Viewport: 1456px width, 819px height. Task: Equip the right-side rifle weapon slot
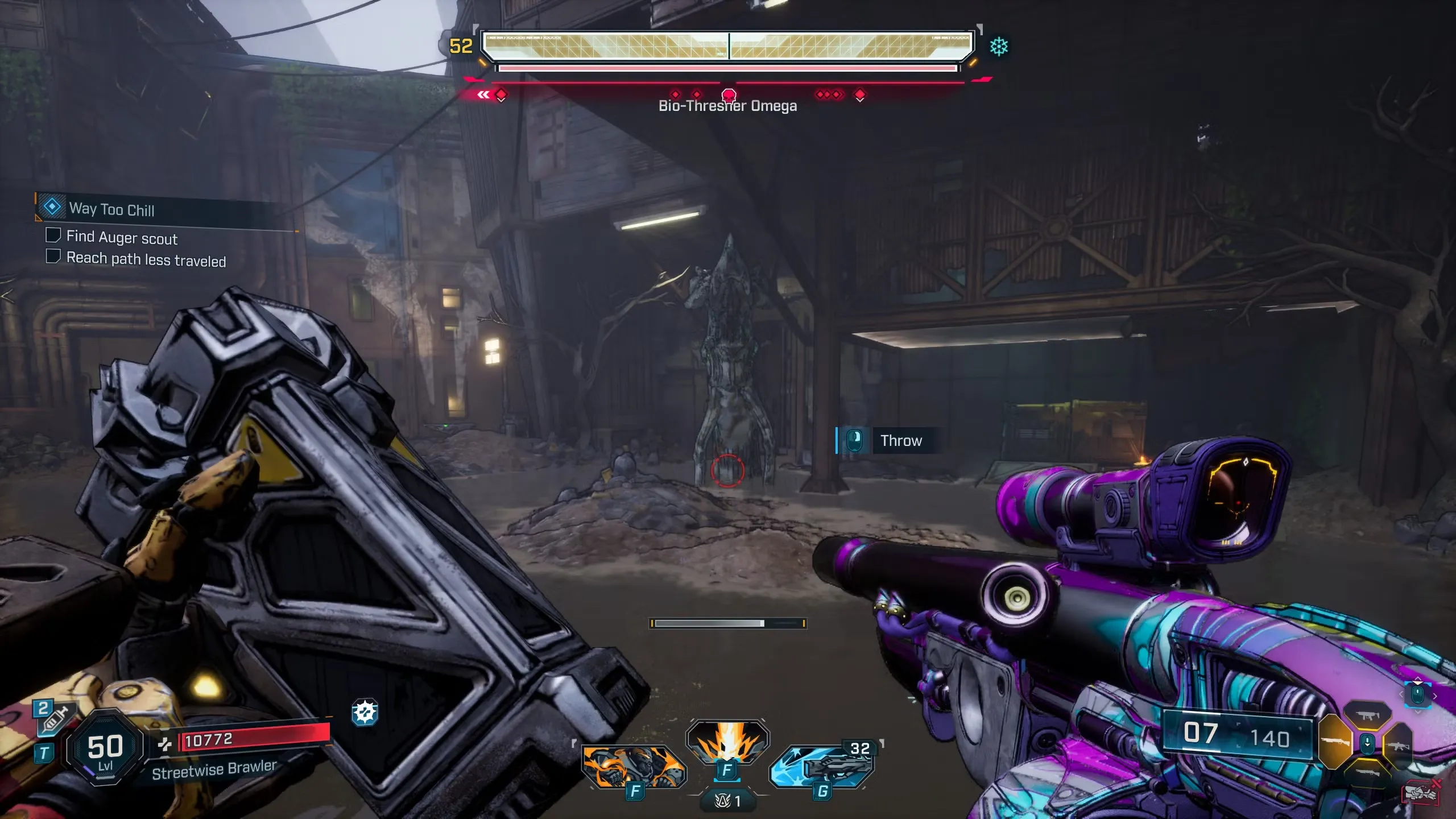(x=1398, y=745)
